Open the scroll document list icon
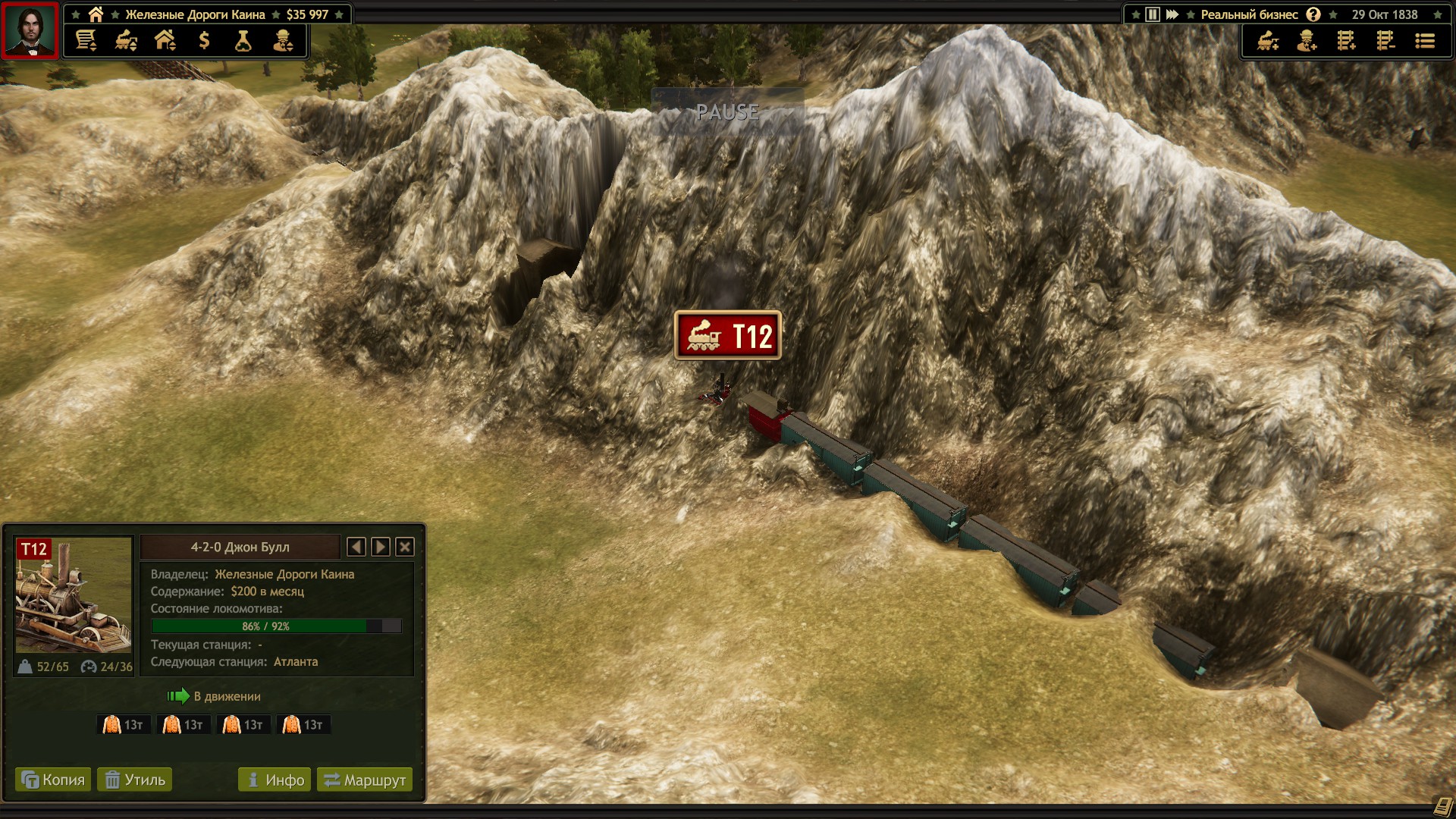 [x=86, y=41]
